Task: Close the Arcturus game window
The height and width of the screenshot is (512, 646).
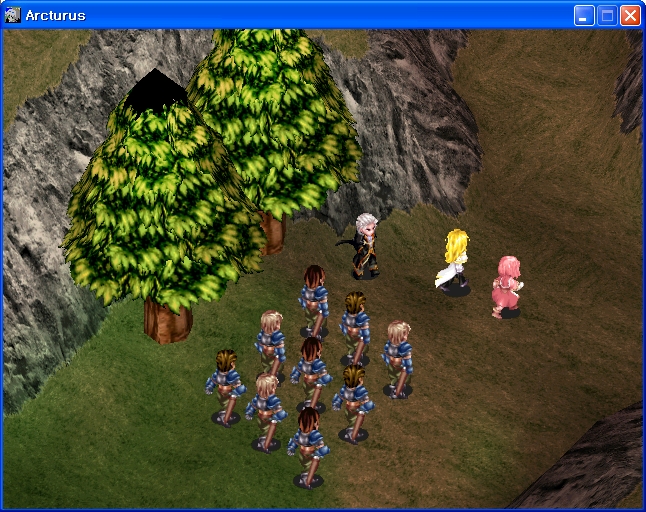Action: click(x=630, y=15)
